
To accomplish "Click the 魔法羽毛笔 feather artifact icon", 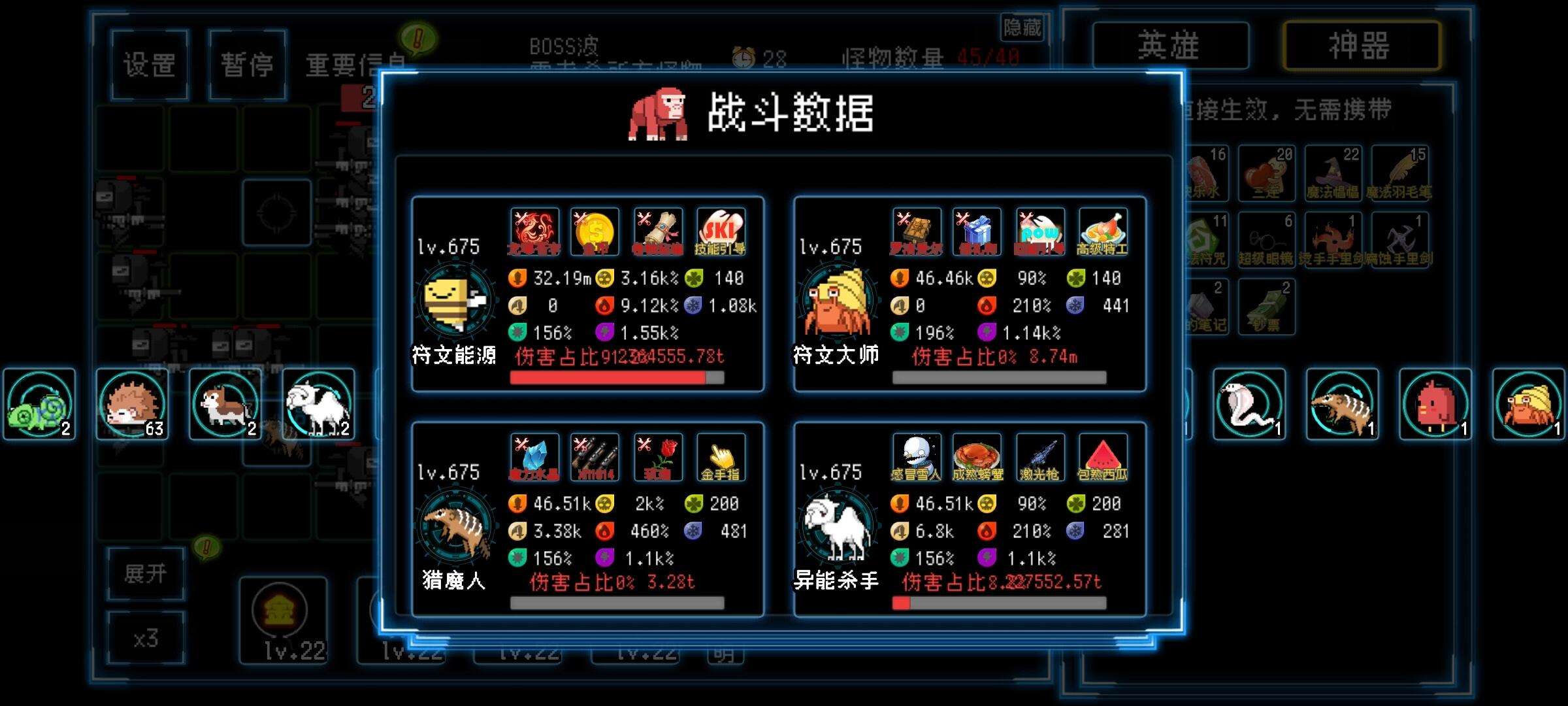I will click(x=1402, y=171).
